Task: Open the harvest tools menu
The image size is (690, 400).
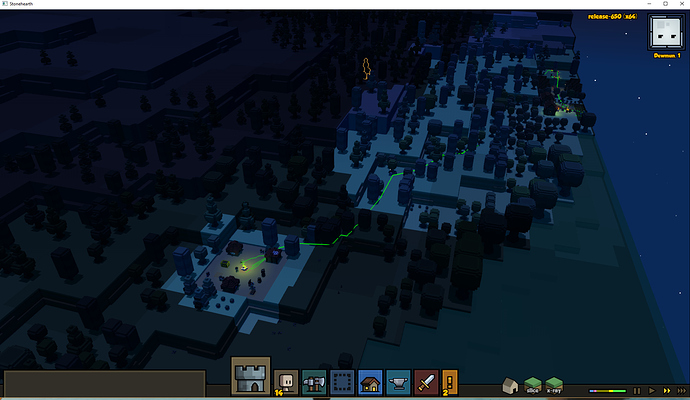Action: tap(313, 381)
